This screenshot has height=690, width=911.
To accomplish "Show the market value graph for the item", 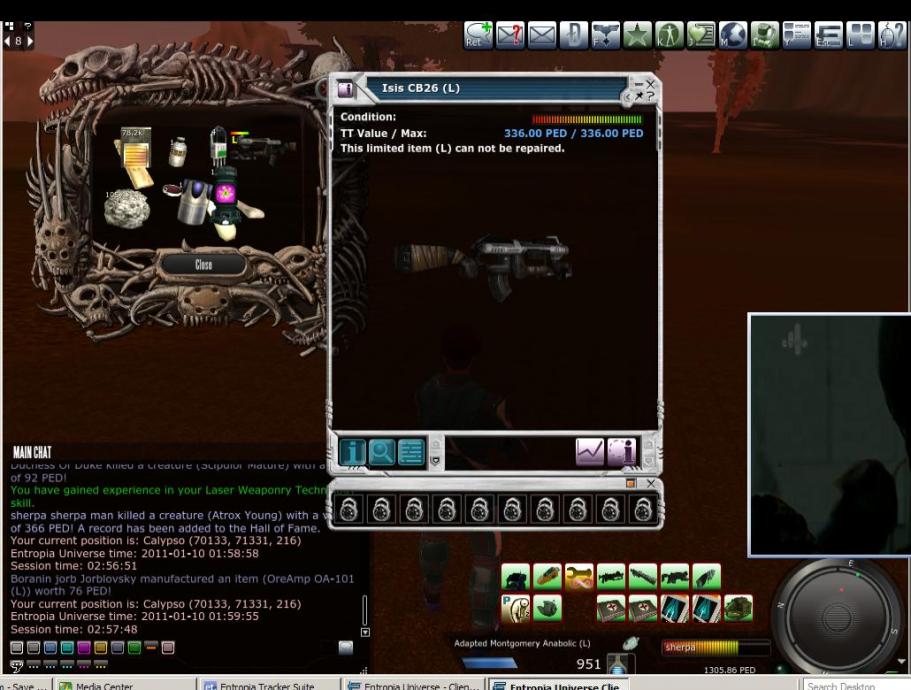I will pos(590,453).
